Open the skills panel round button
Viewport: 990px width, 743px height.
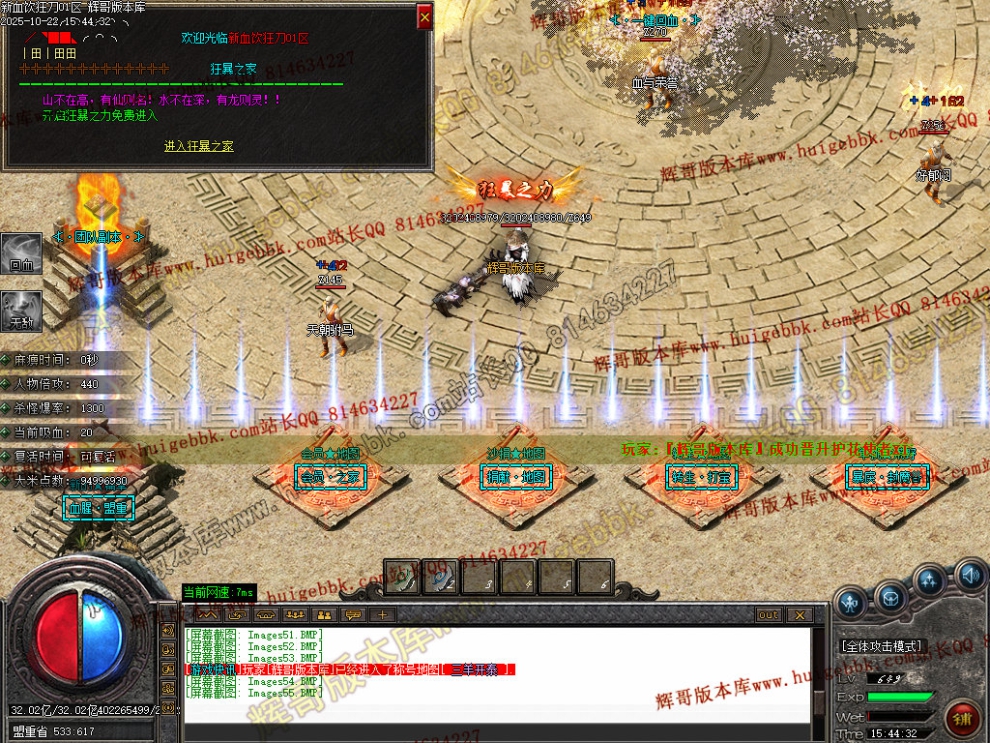click(929, 580)
